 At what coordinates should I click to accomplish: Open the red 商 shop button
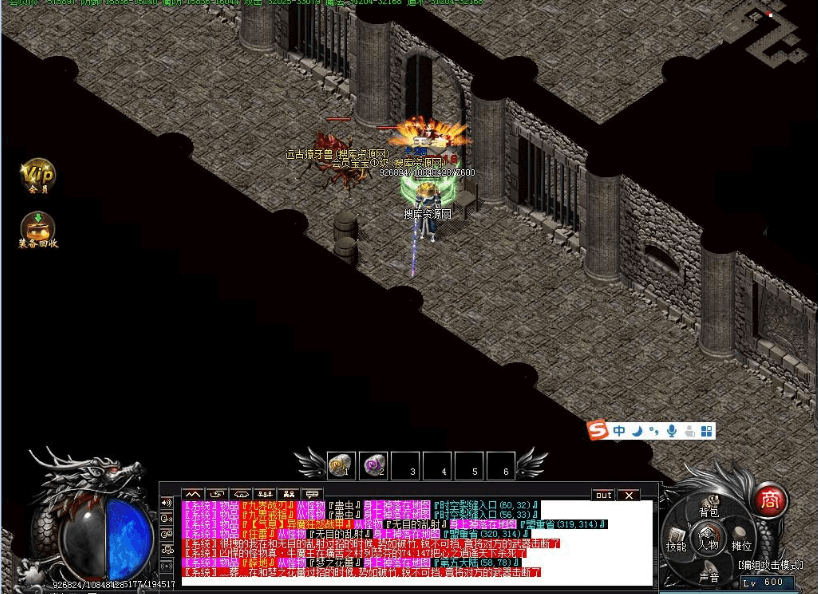(x=769, y=498)
